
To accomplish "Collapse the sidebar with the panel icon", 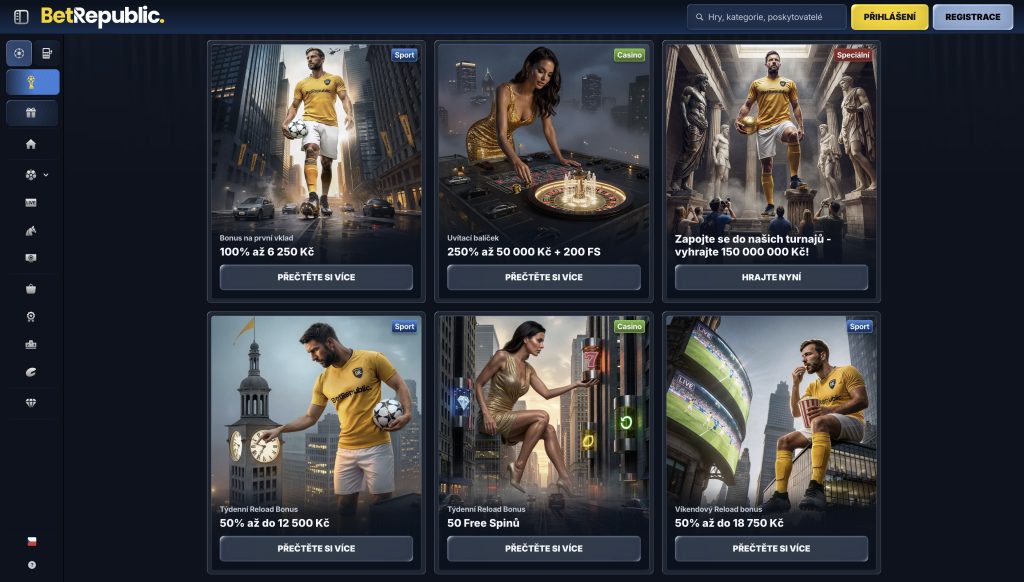I will (21, 17).
